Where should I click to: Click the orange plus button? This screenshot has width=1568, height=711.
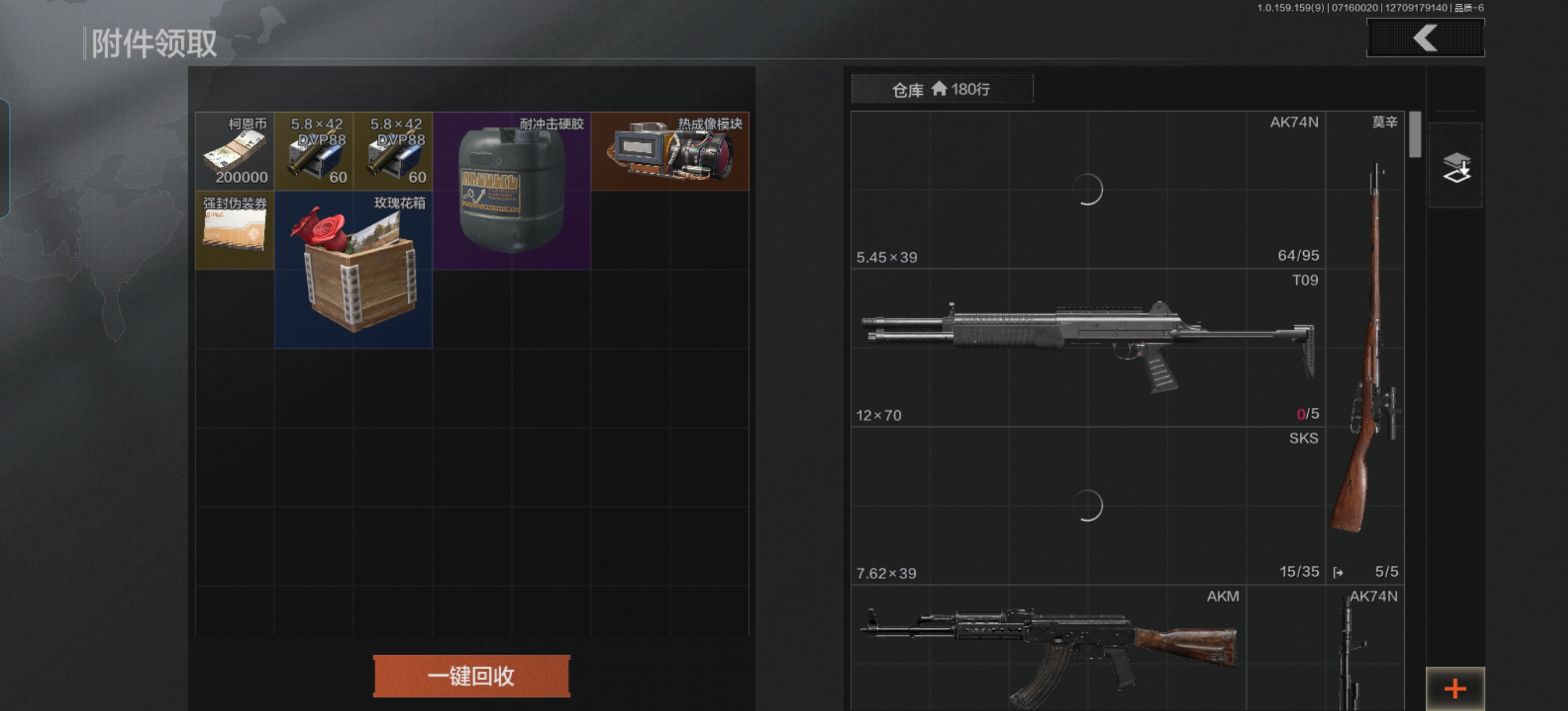(x=1455, y=688)
